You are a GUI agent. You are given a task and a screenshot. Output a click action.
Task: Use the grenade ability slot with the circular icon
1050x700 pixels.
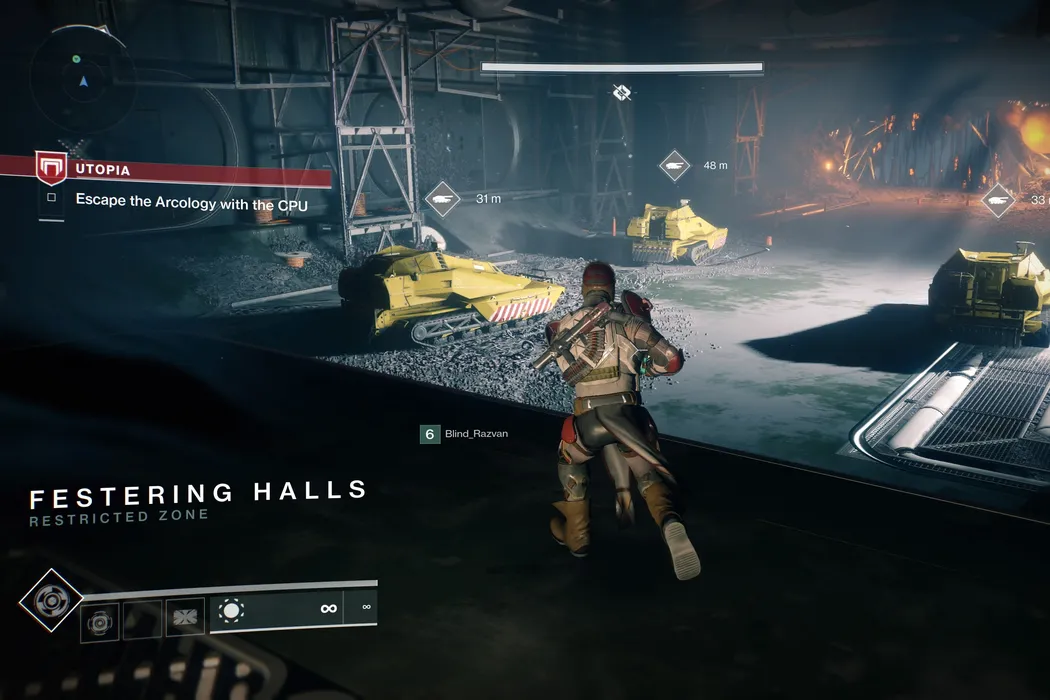pyautogui.click(x=100, y=620)
